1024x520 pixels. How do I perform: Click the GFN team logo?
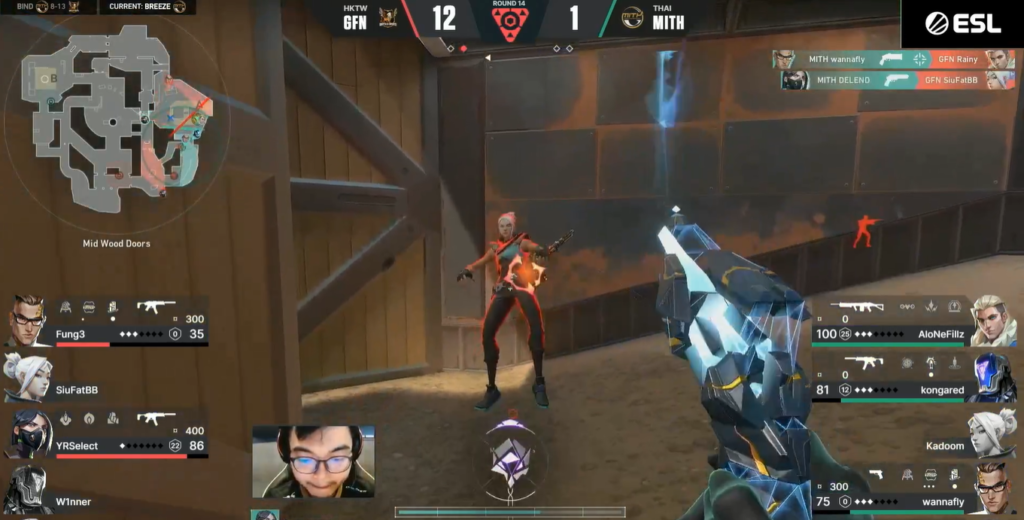(391, 18)
